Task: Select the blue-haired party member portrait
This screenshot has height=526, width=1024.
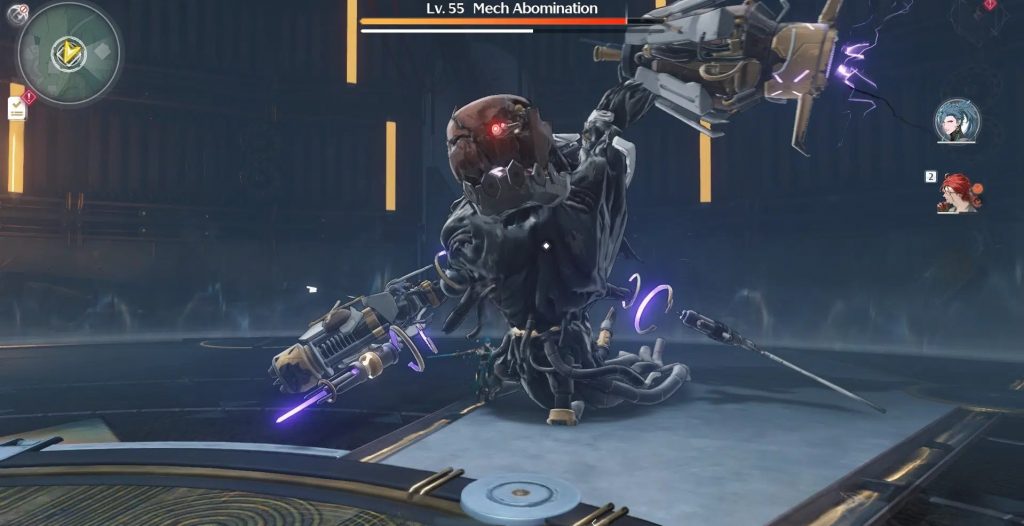Action: tap(957, 121)
